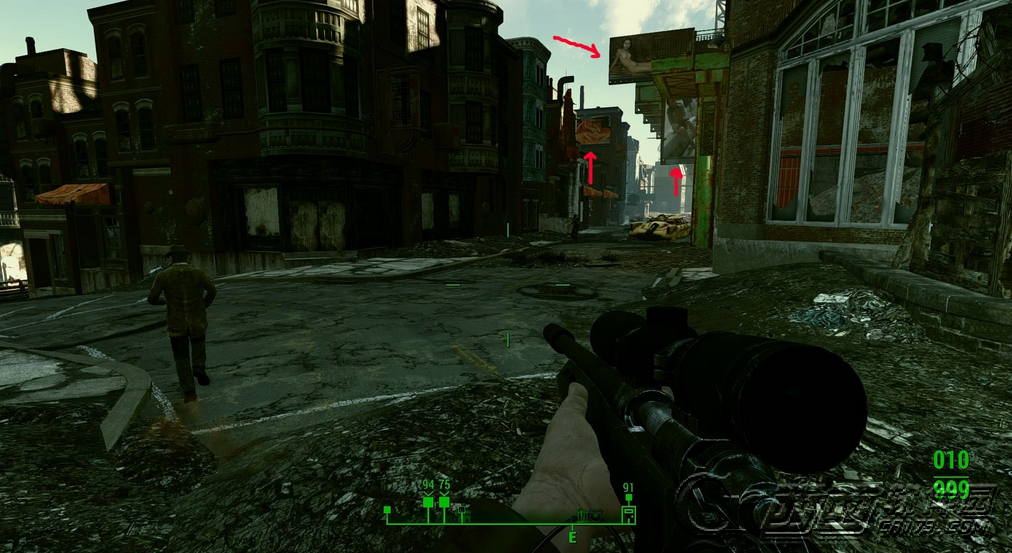Select the compass marker labeled 75
This screenshot has height=553, width=1012.
(x=444, y=502)
